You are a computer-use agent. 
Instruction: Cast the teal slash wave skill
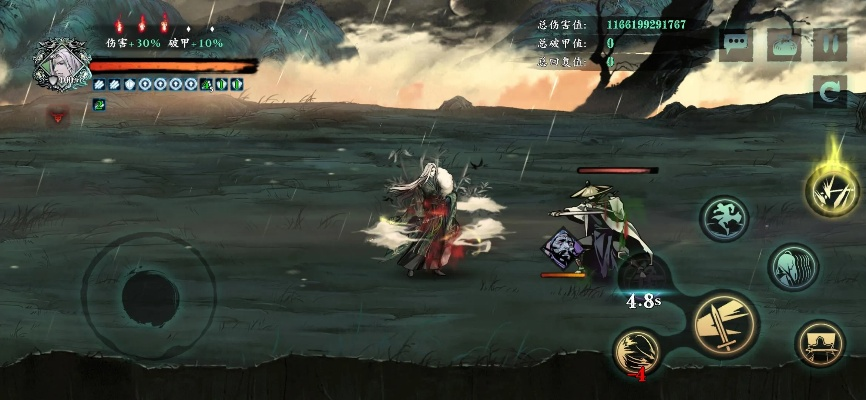pyautogui.click(x=793, y=267)
